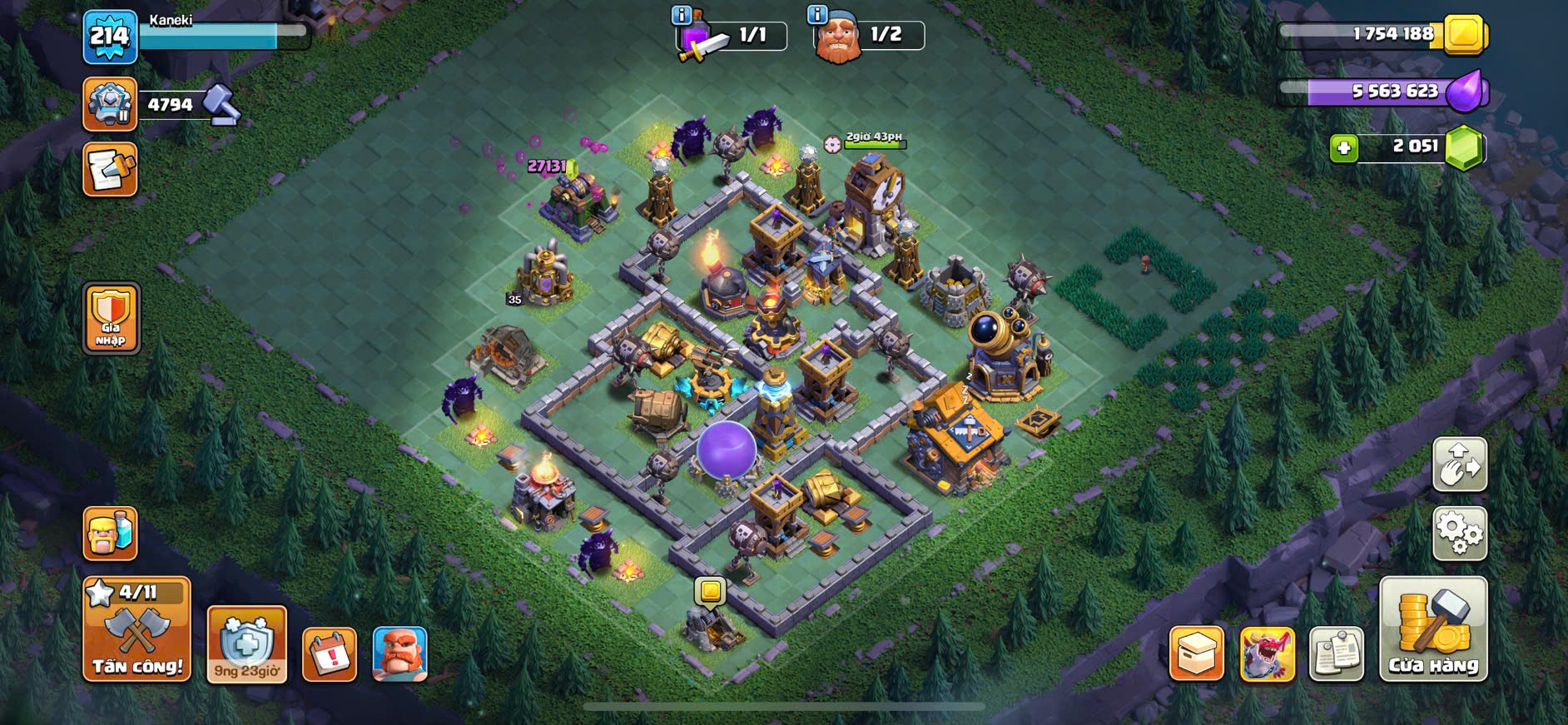Open the Cửa hàng shop
This screenshot has width=1568, height=725.
click(x=1432, y=630)
